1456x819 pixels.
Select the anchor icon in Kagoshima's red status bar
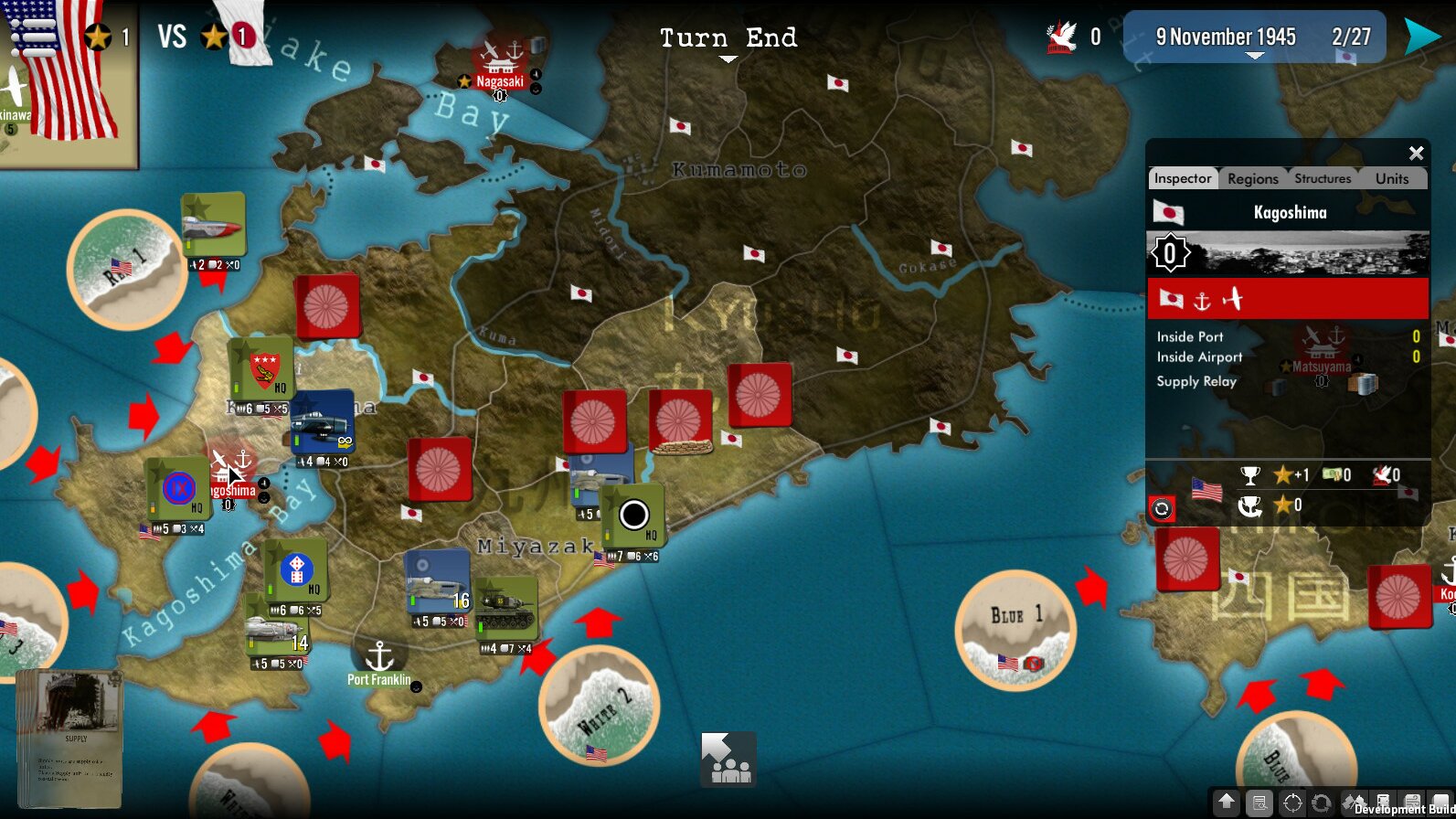[1203, 301]
